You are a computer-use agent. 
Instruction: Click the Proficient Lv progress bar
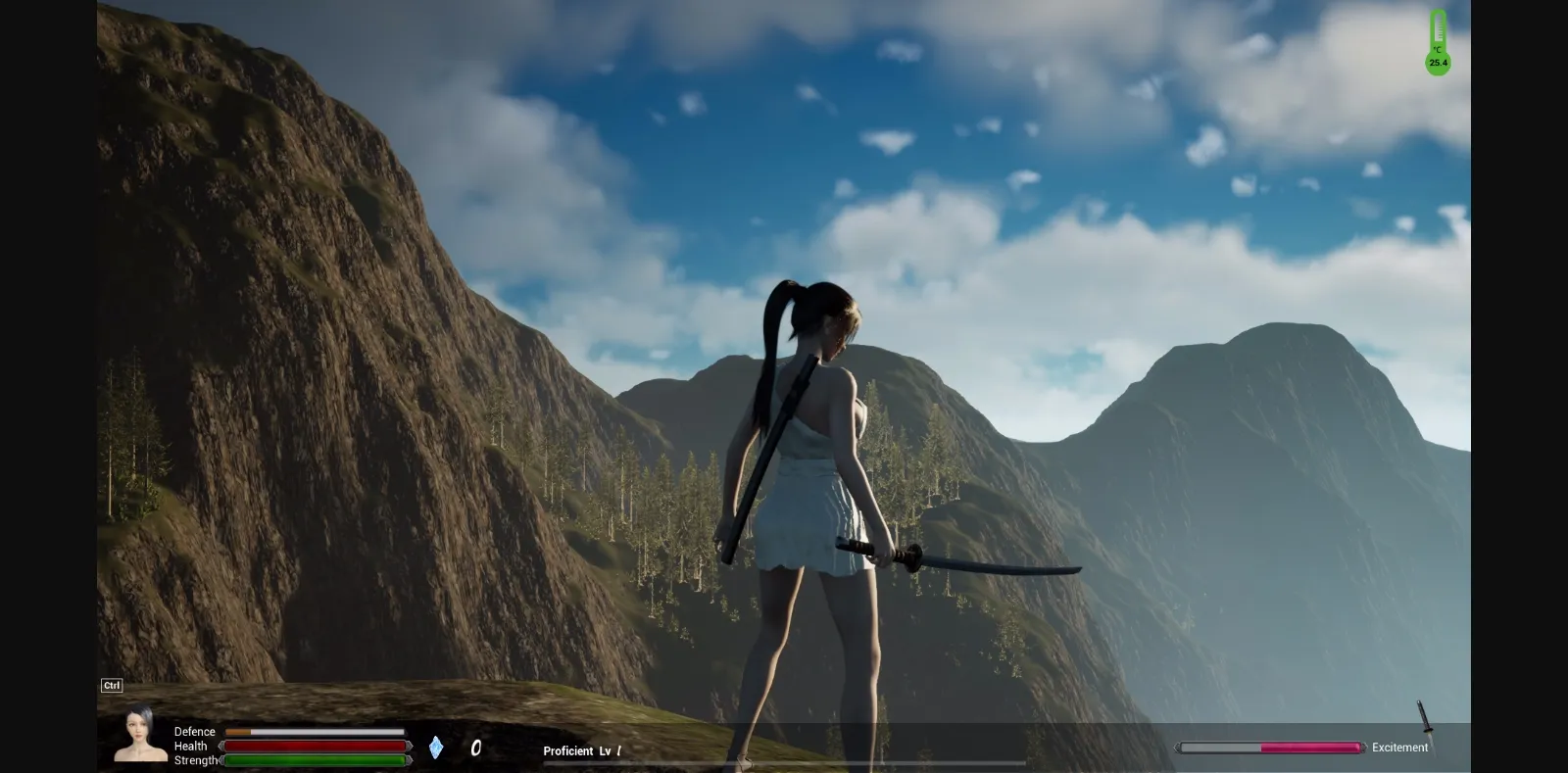tap(784, 762)
